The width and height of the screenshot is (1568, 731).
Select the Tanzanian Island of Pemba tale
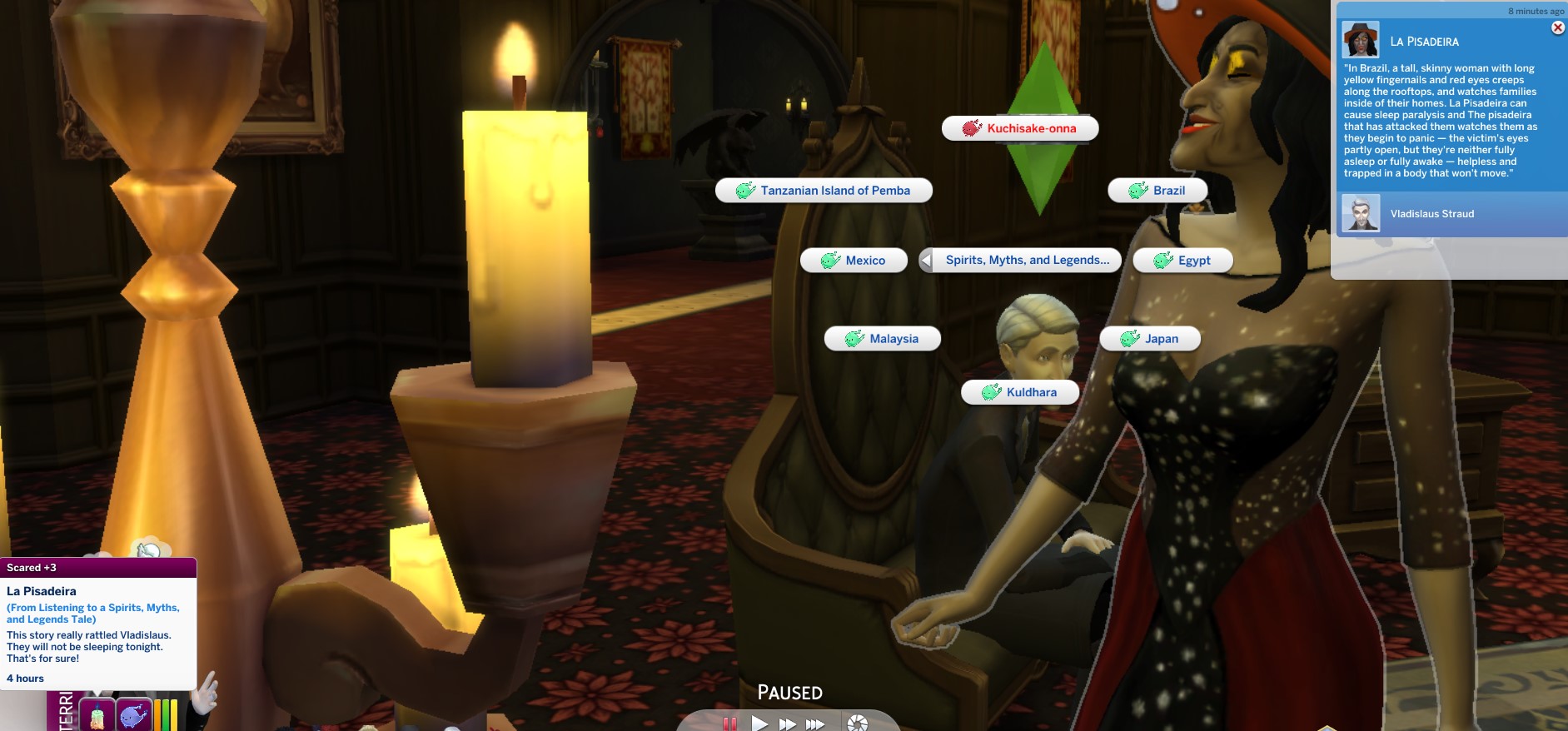tap(825, 190)
